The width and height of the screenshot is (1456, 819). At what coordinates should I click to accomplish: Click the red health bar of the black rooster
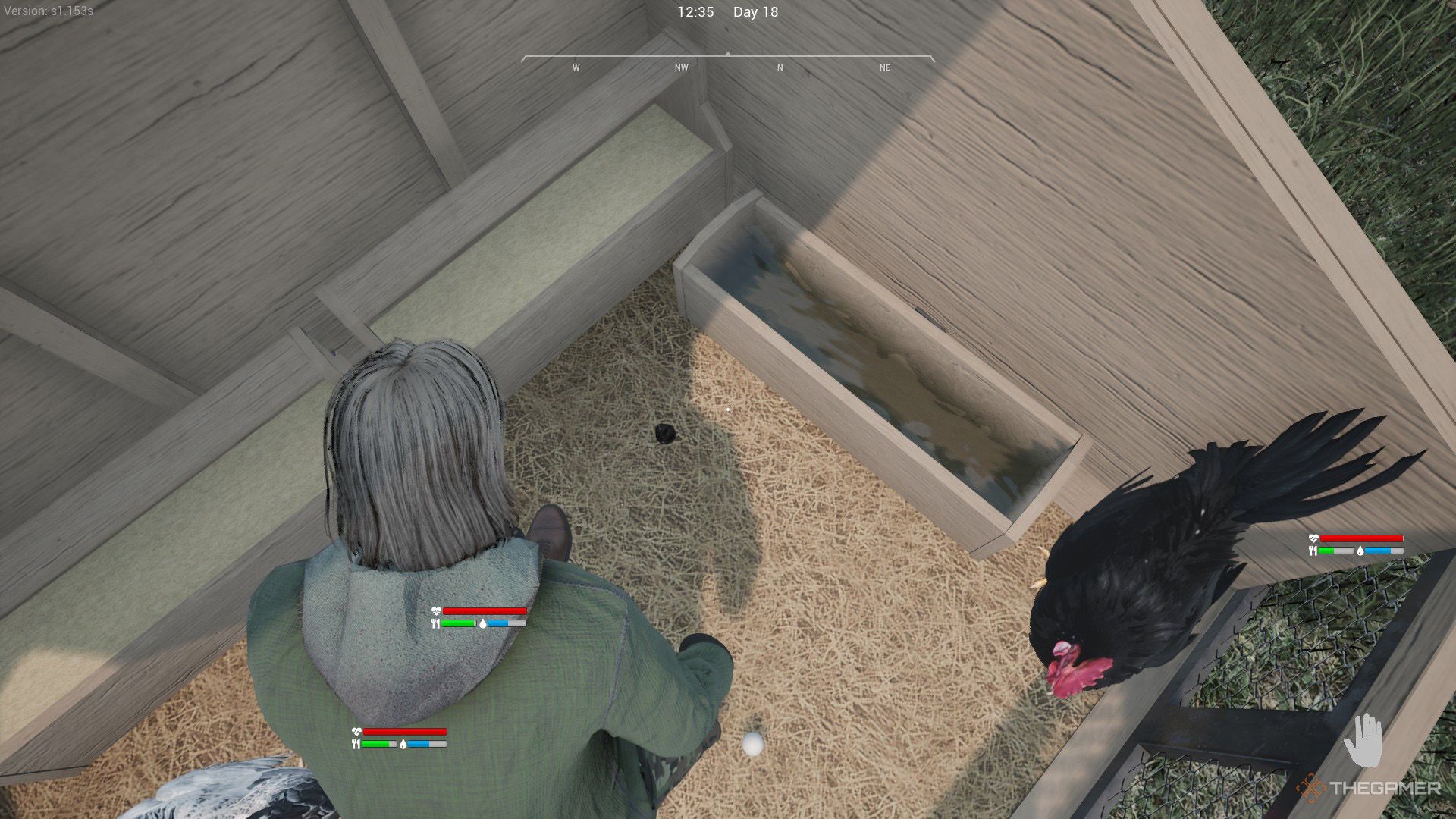[1362, 538]
